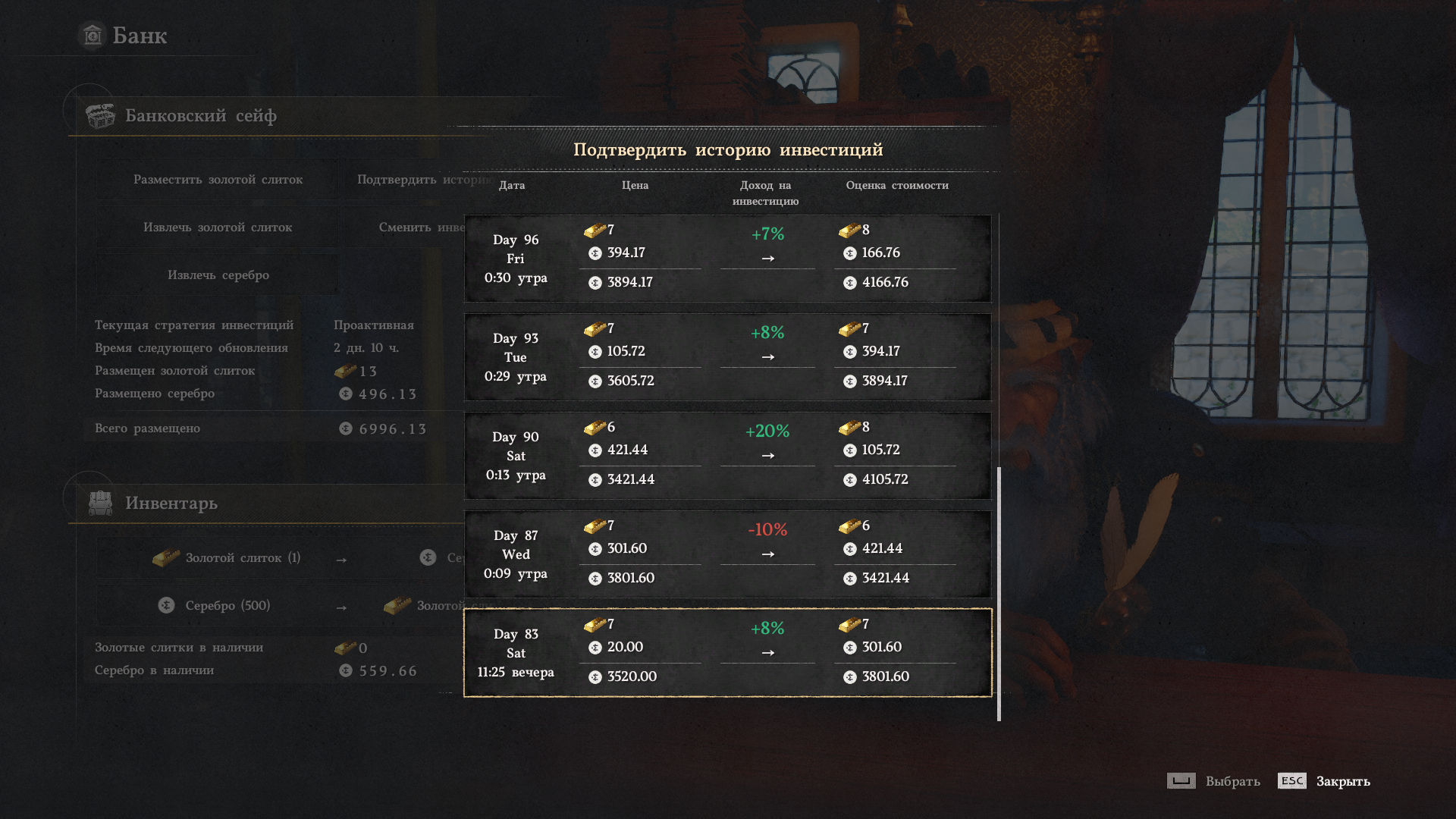Choose Извлечь серебро from the bank safe
Screen dimensions: 1456x819
pyautogui.click(x=218, y=275)
